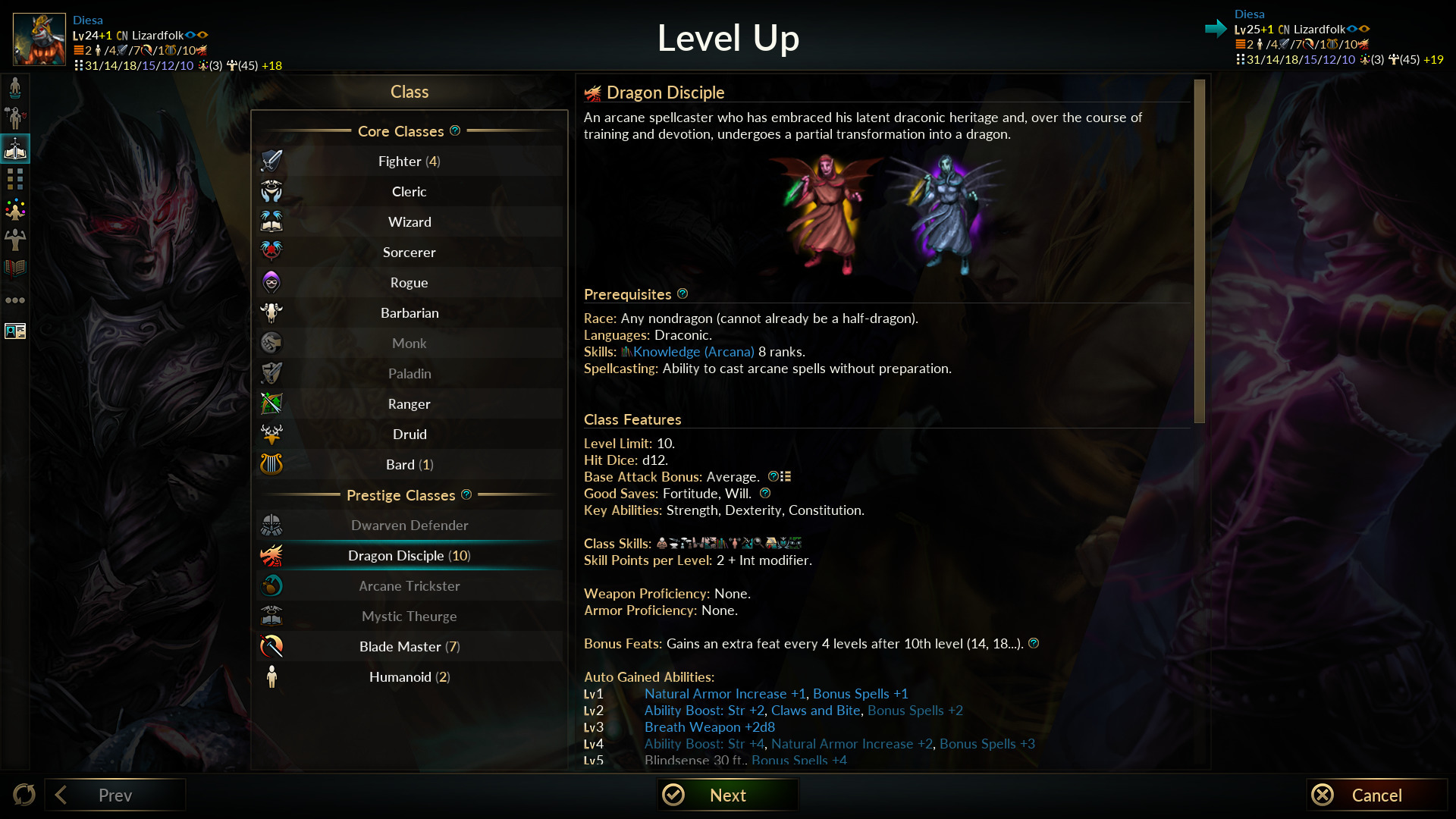1456x819 pixels.
Task: Select the sword-and-book class page icon
Action: (x=15, y=149)
